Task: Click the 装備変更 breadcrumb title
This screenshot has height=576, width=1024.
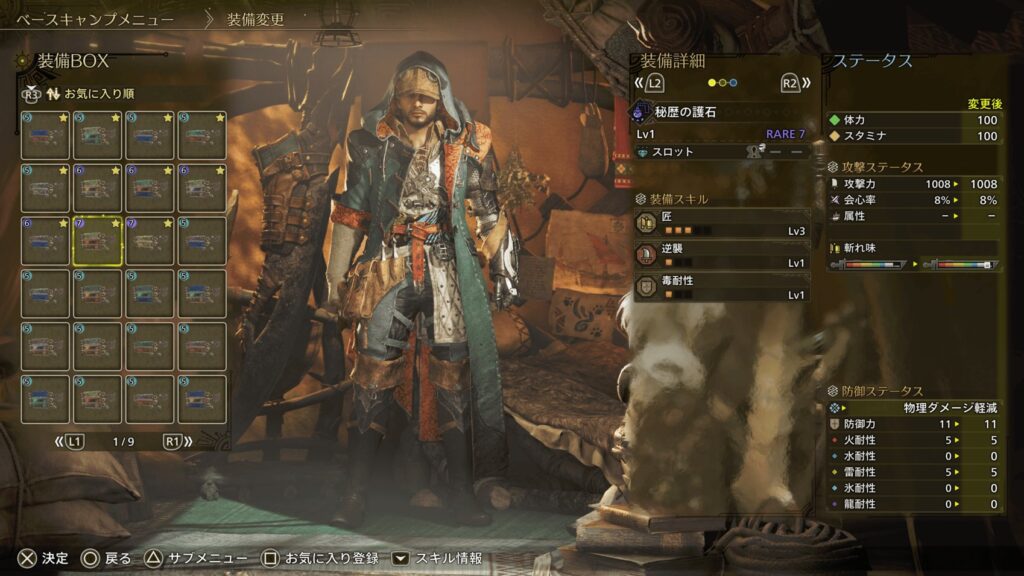Action: coord(255,19)
